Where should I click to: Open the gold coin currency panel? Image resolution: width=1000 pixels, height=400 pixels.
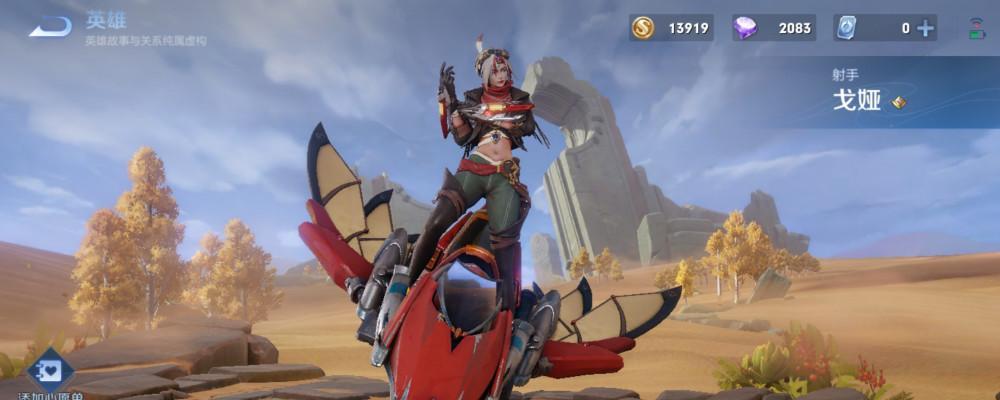coord(672,28)
